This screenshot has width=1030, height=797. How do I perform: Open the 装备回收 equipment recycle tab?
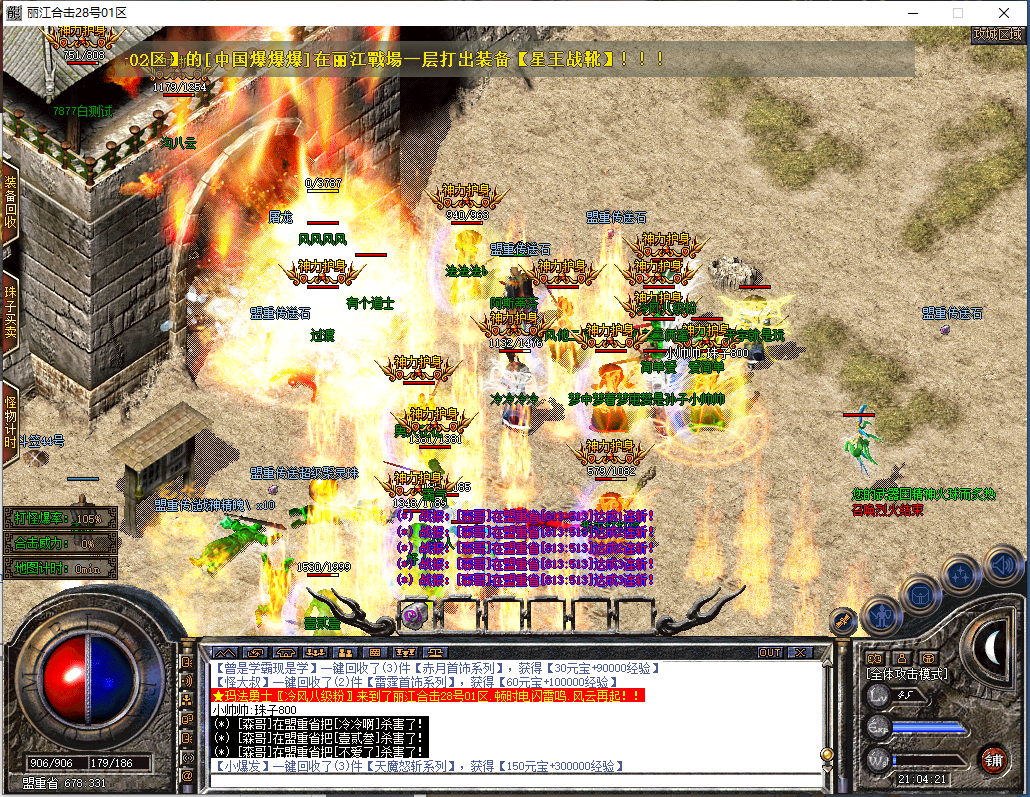pos(10,202)
